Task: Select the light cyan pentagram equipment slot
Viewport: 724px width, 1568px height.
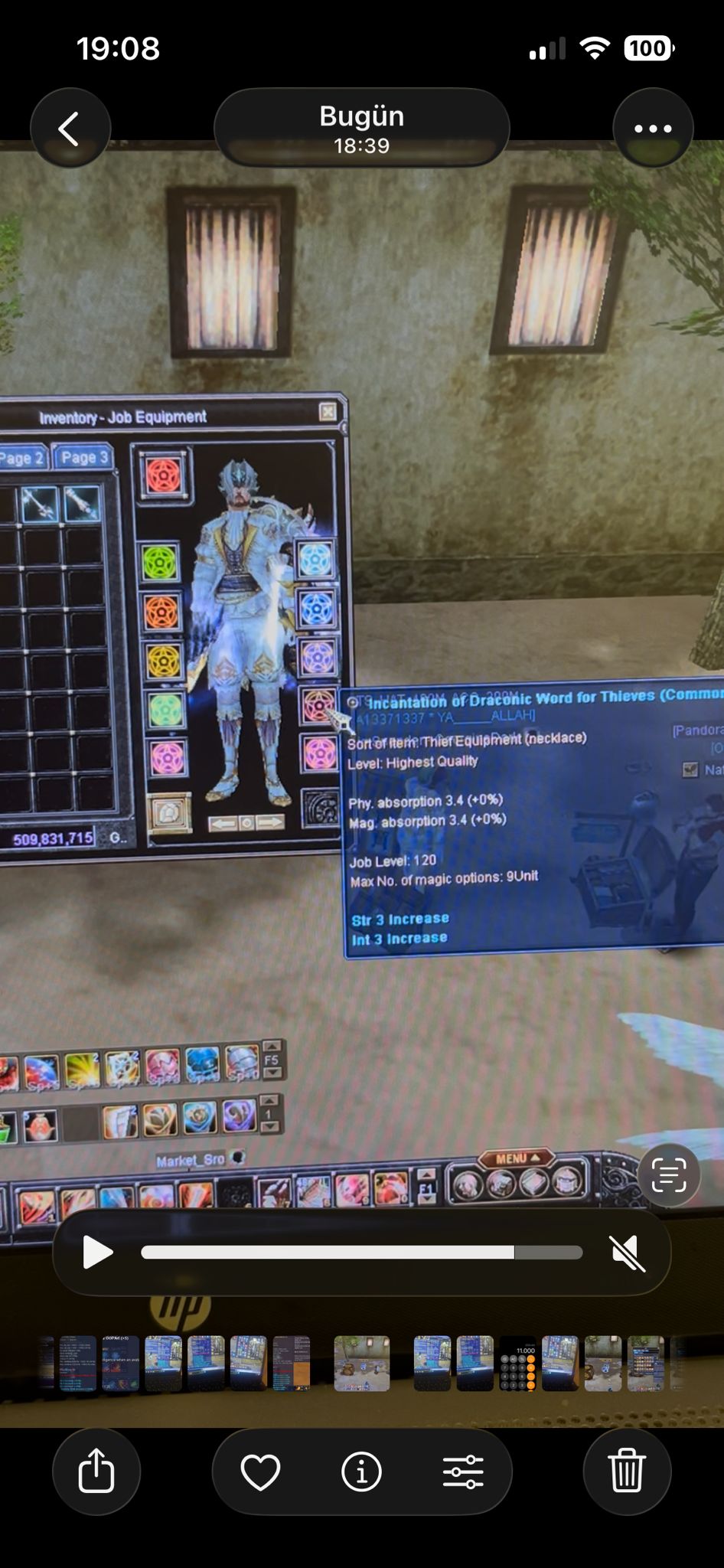Action: [x=315, y=560]
